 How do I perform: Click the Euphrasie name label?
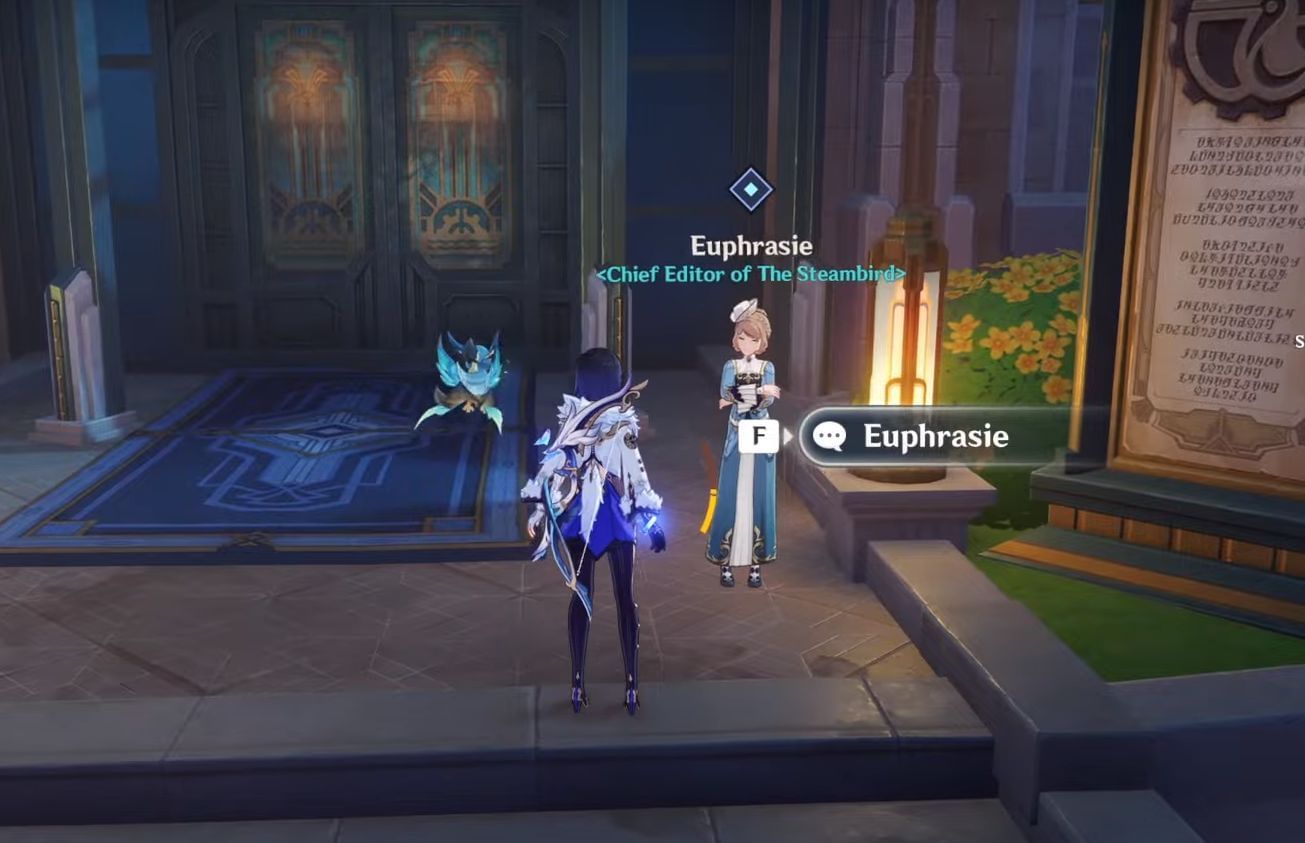click(752, 244)
